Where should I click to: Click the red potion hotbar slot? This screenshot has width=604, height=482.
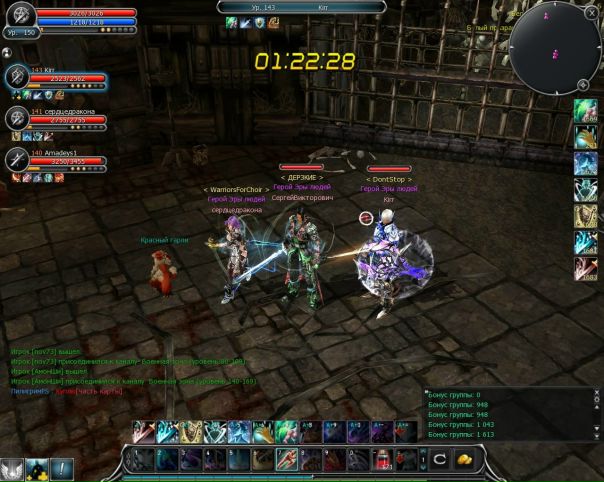point(383,460)
